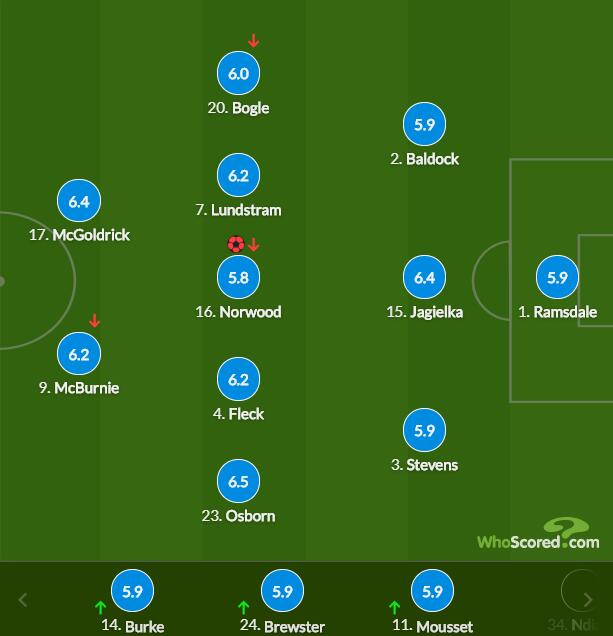Choose substitute Mousset's player marker
Viewport: 613px width, 636px height.
pyautogui.click(x=432, y=592)
